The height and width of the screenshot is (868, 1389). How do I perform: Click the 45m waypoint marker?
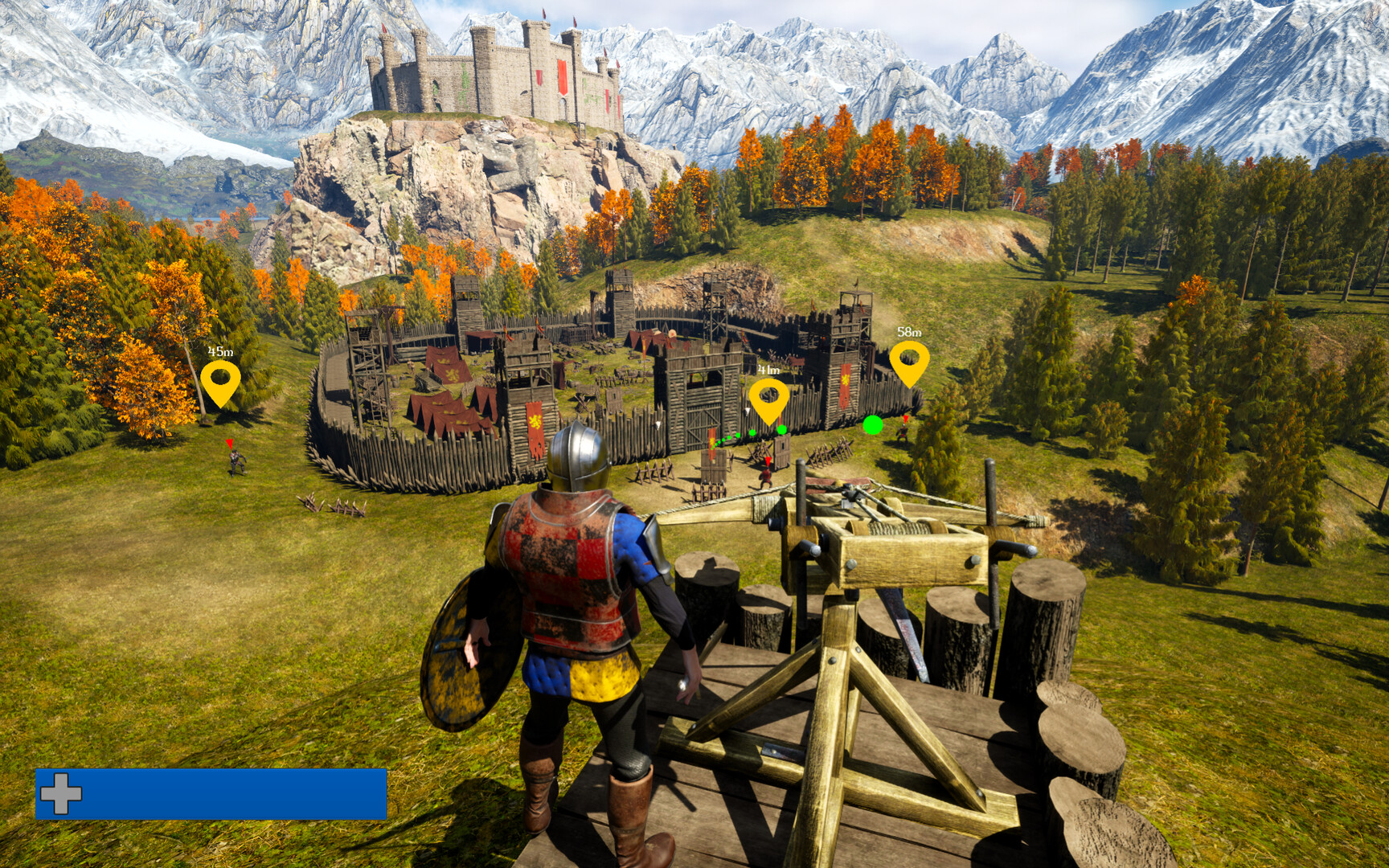[220, 378]
